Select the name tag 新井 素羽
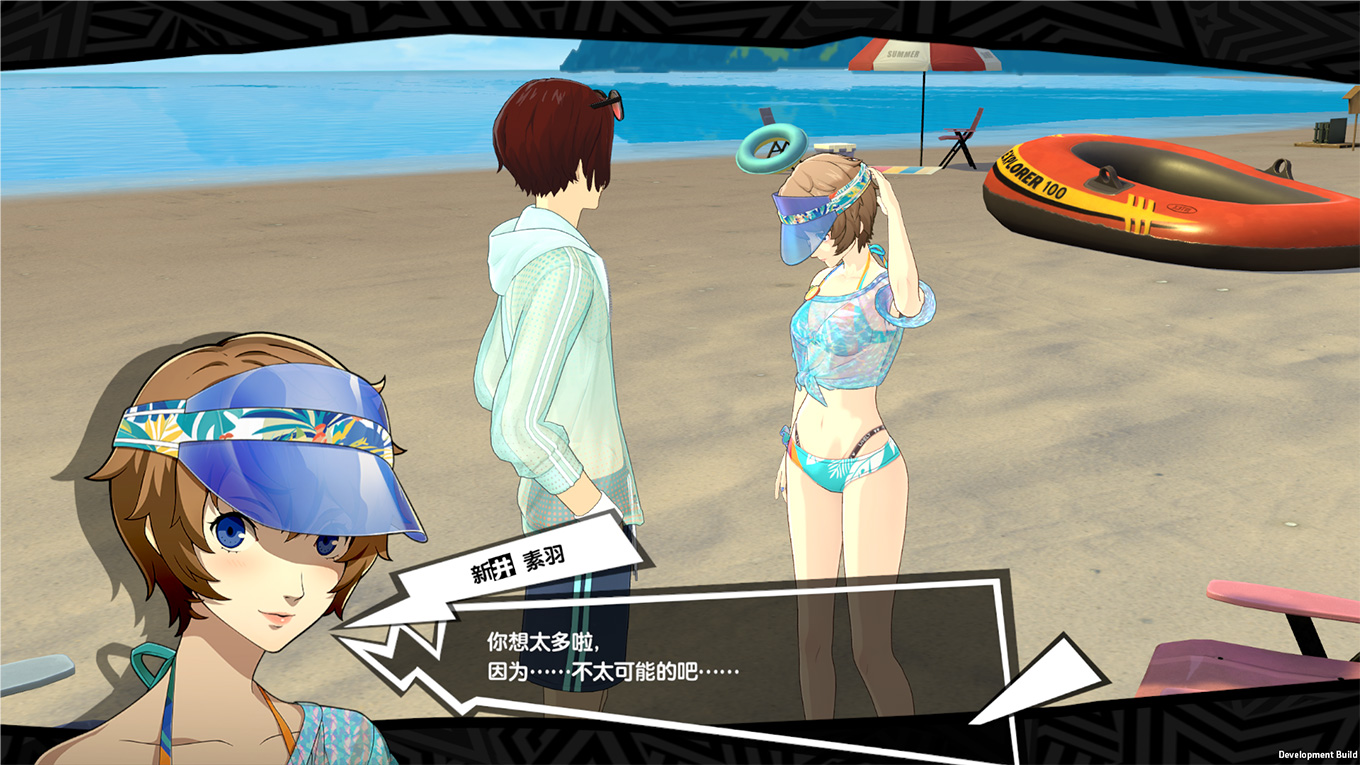Viewport: 1360px width, 765px height. (x=520, y=560)
